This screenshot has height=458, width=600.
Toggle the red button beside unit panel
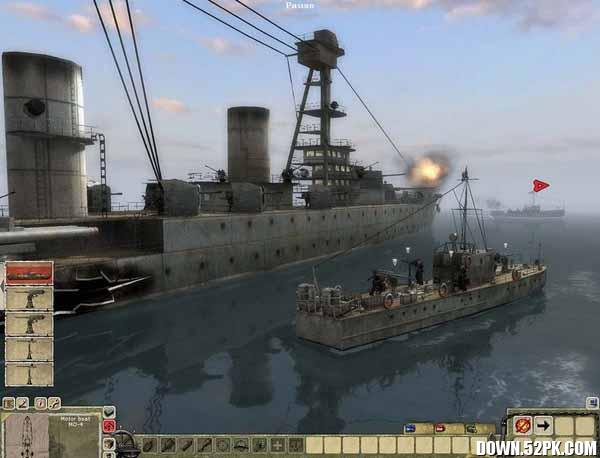pos(109,426)
